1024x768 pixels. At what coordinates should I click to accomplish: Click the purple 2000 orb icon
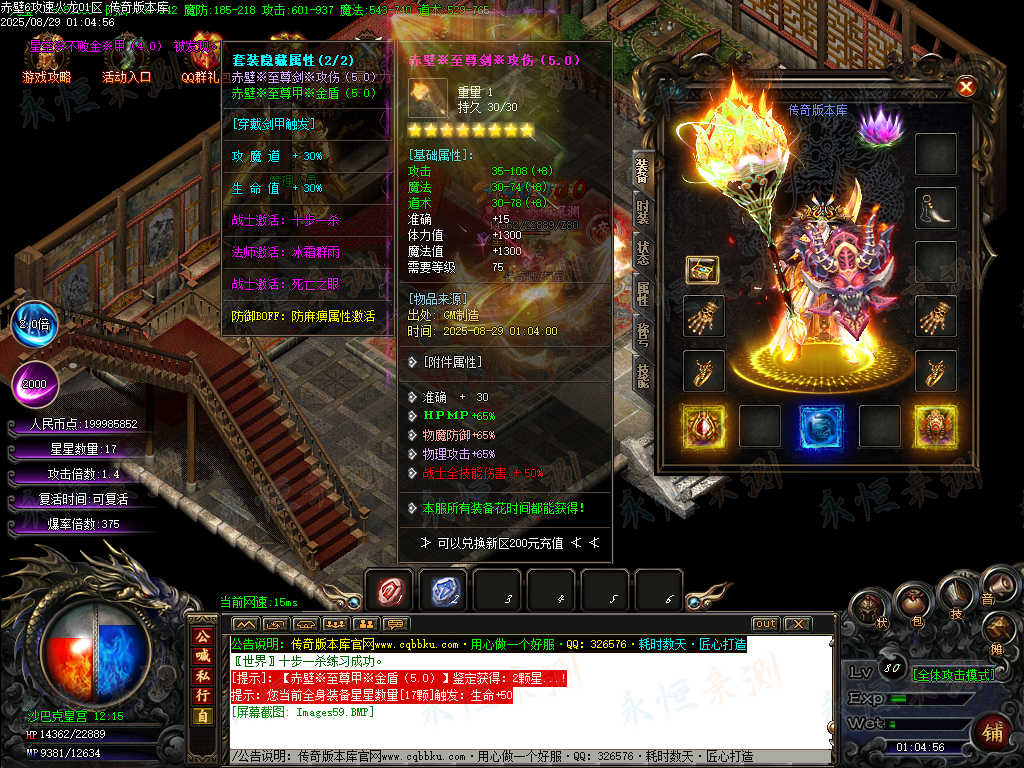pyautogui.click(x=35, y=384)
